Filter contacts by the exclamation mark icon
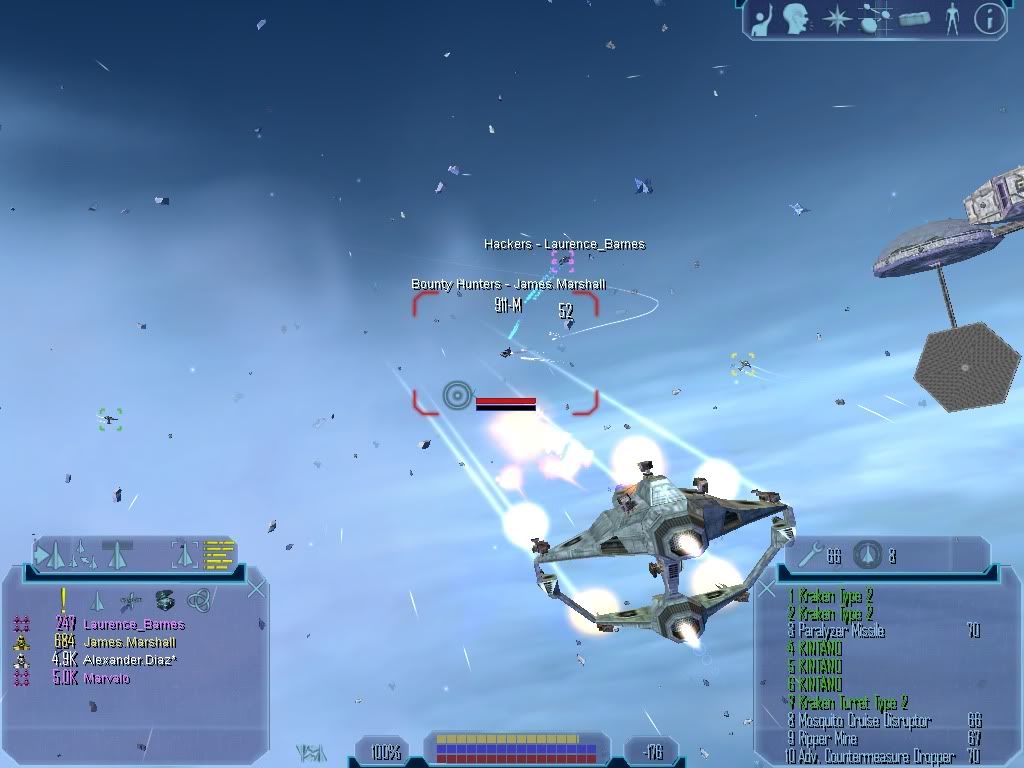The height and width of the screenshot is (768, 1024). 63,600
